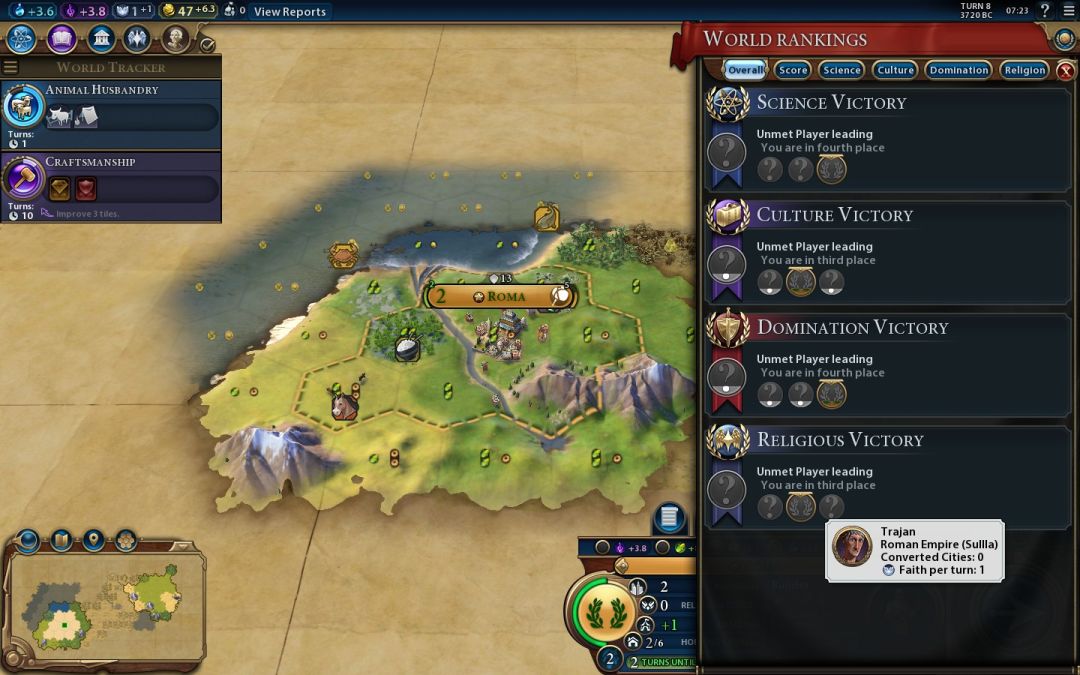1080x675 pixels.
Task: Open the government building icon
Action: [x=100, y=39]
